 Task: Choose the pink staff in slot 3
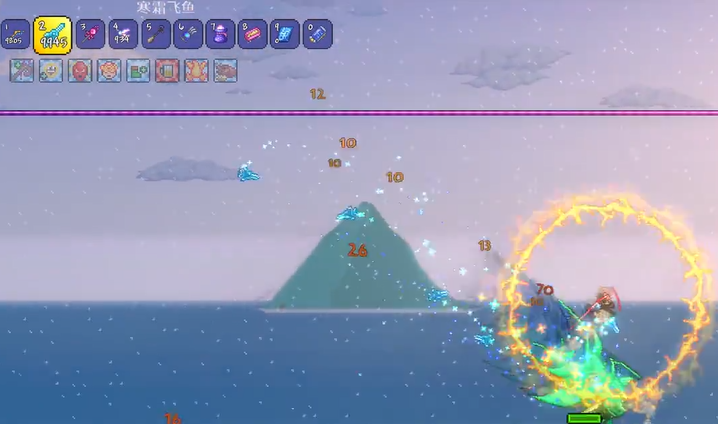tap(90, 35)
